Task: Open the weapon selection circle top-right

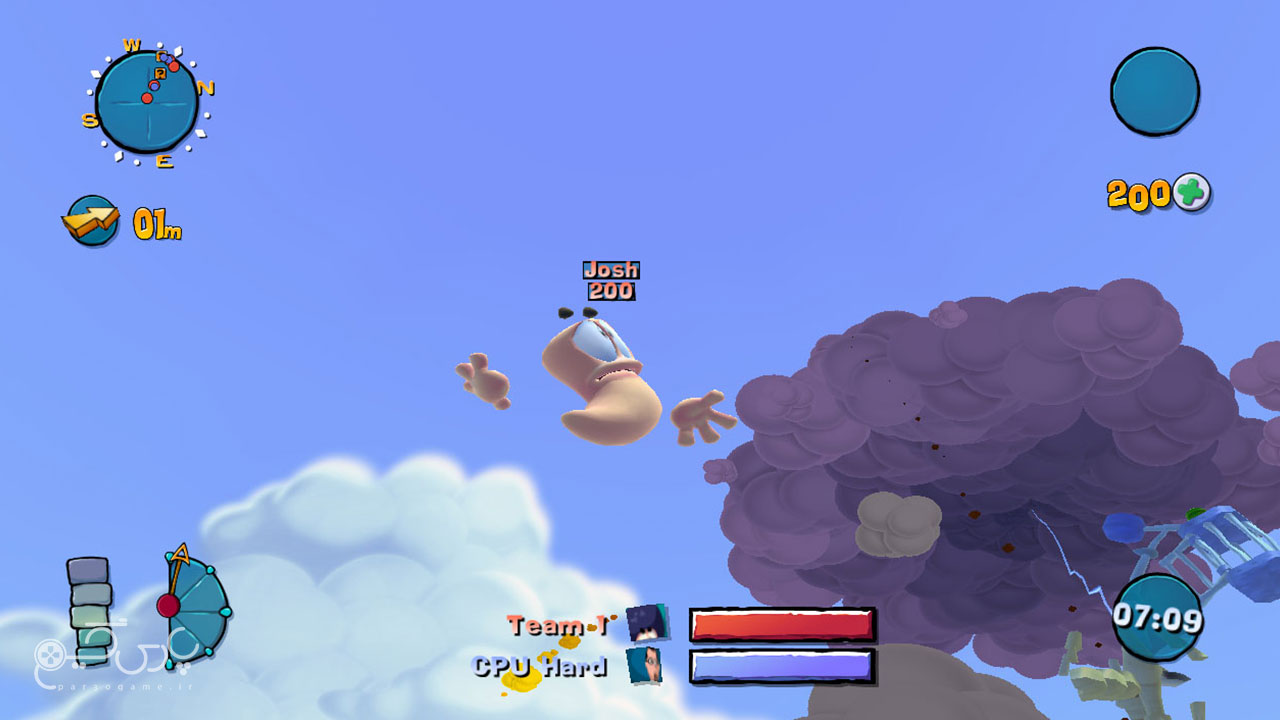Action: [1155, 91]
